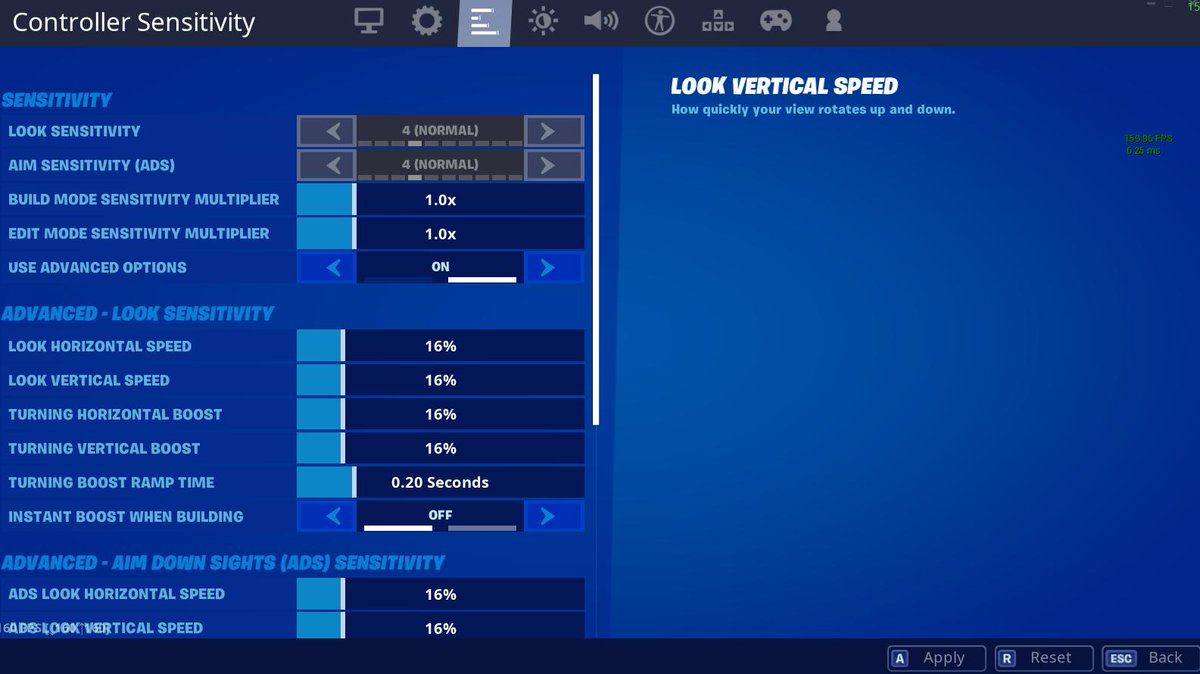The width and height of the screenshot is (1200, 674).
Task: Apply the sensitivity changes
Action: point(935,658)
